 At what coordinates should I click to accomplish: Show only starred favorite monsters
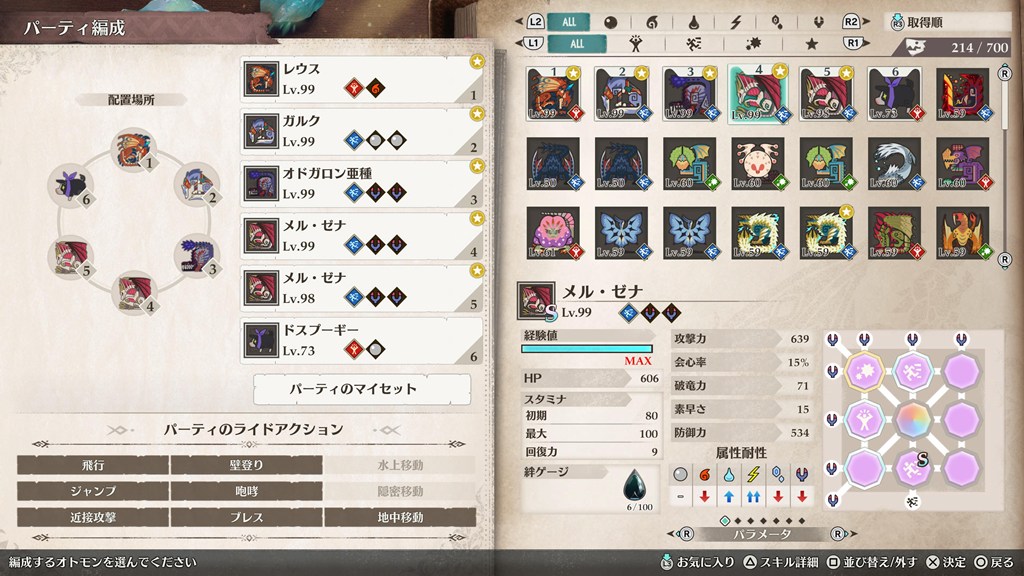(x=812, y=44)
